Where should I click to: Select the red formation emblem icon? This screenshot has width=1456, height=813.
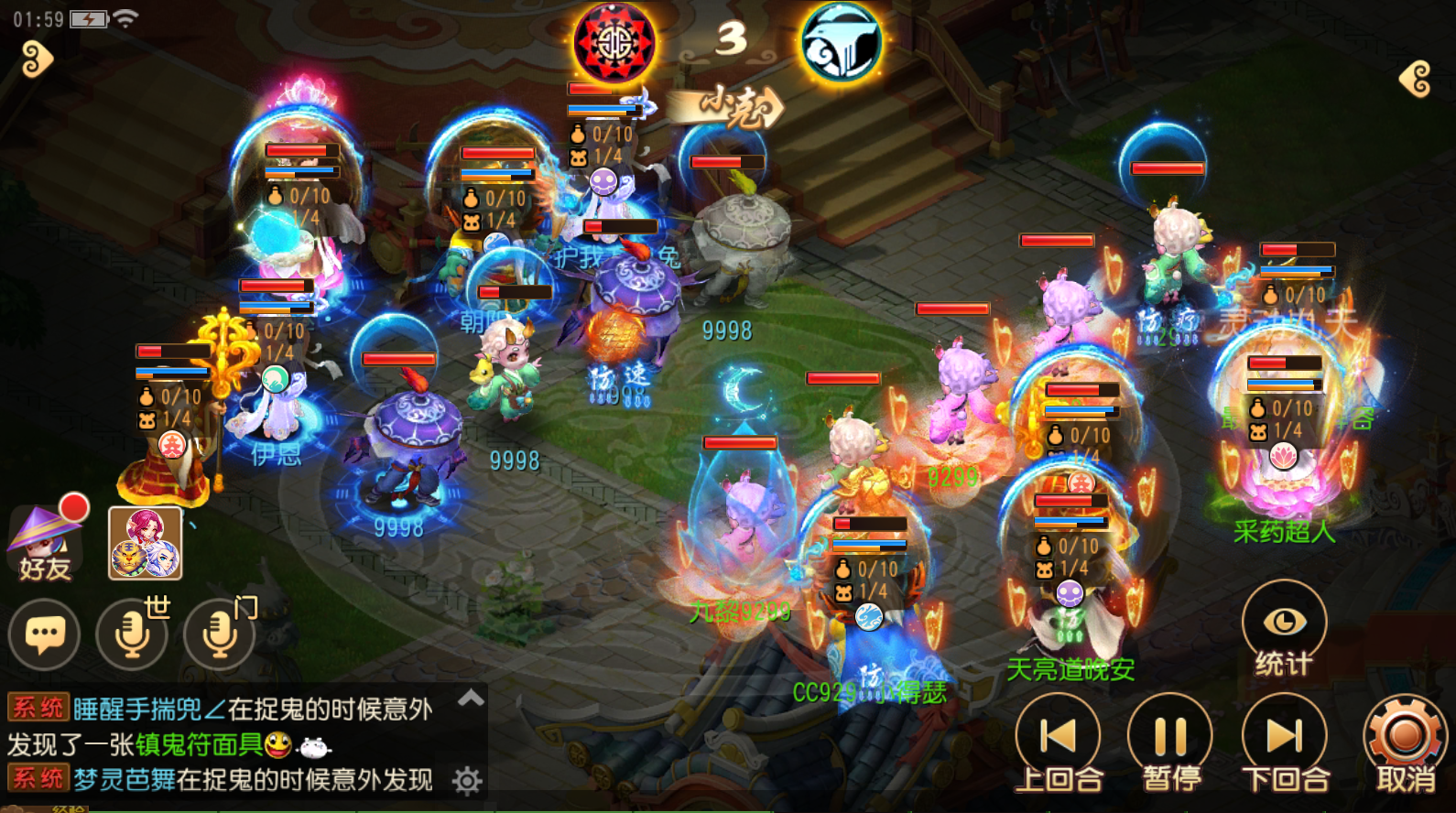pos(614,42)
